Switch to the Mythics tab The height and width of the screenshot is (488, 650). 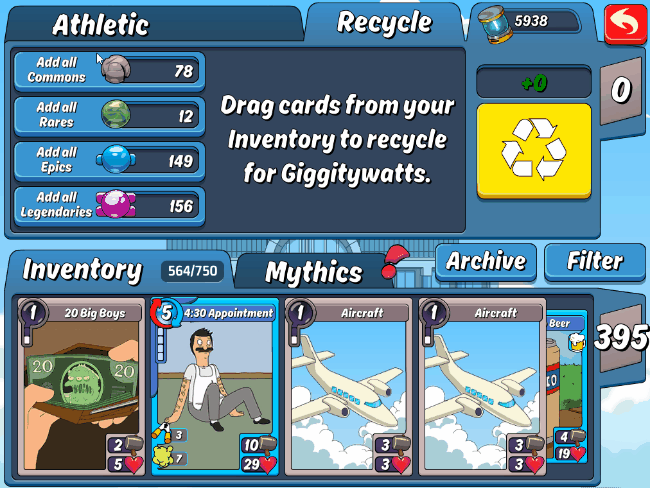click(313, 271)
